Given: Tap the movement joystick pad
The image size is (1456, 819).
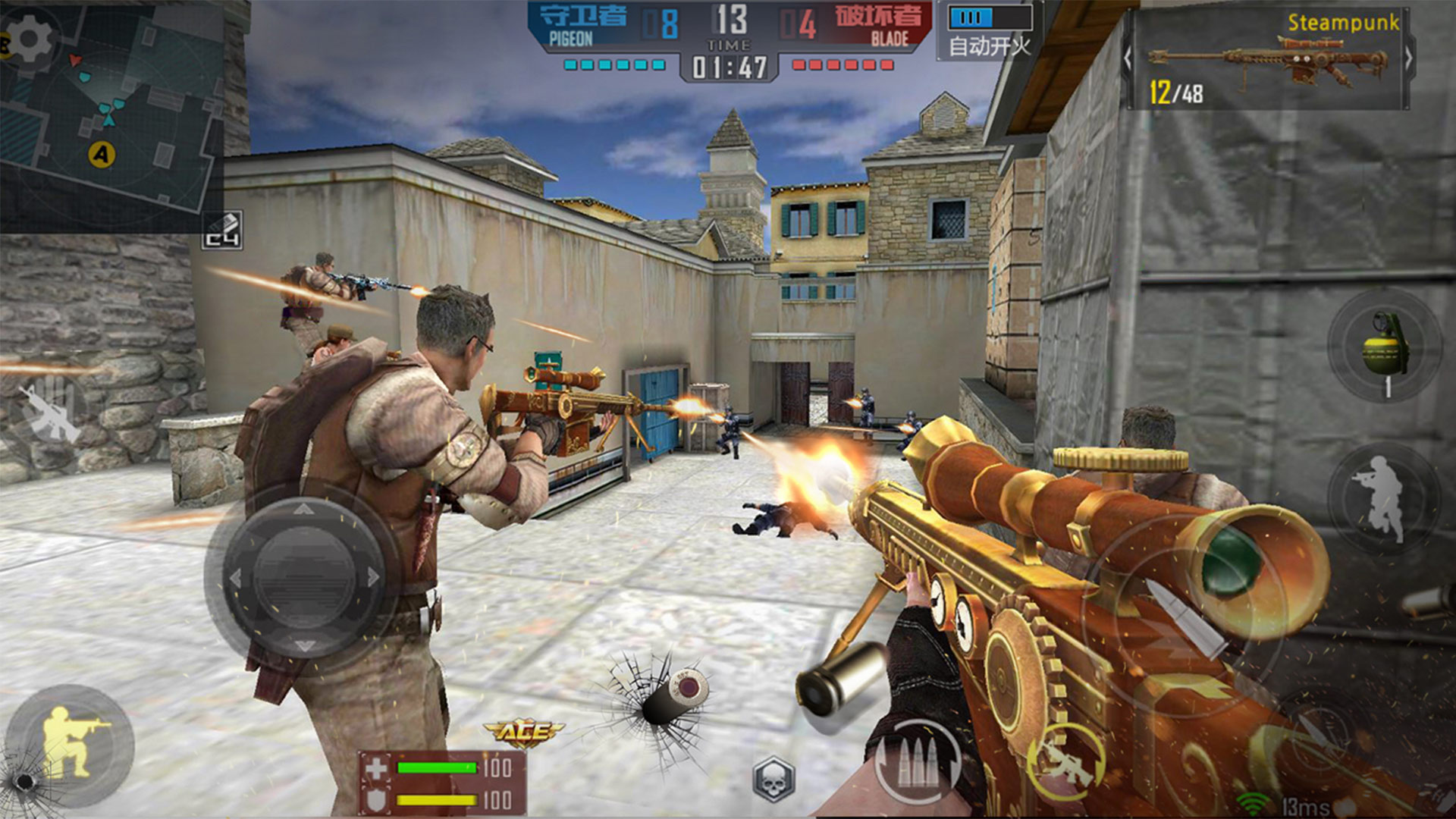Looking at the screenshot, I should coord(305,578).
